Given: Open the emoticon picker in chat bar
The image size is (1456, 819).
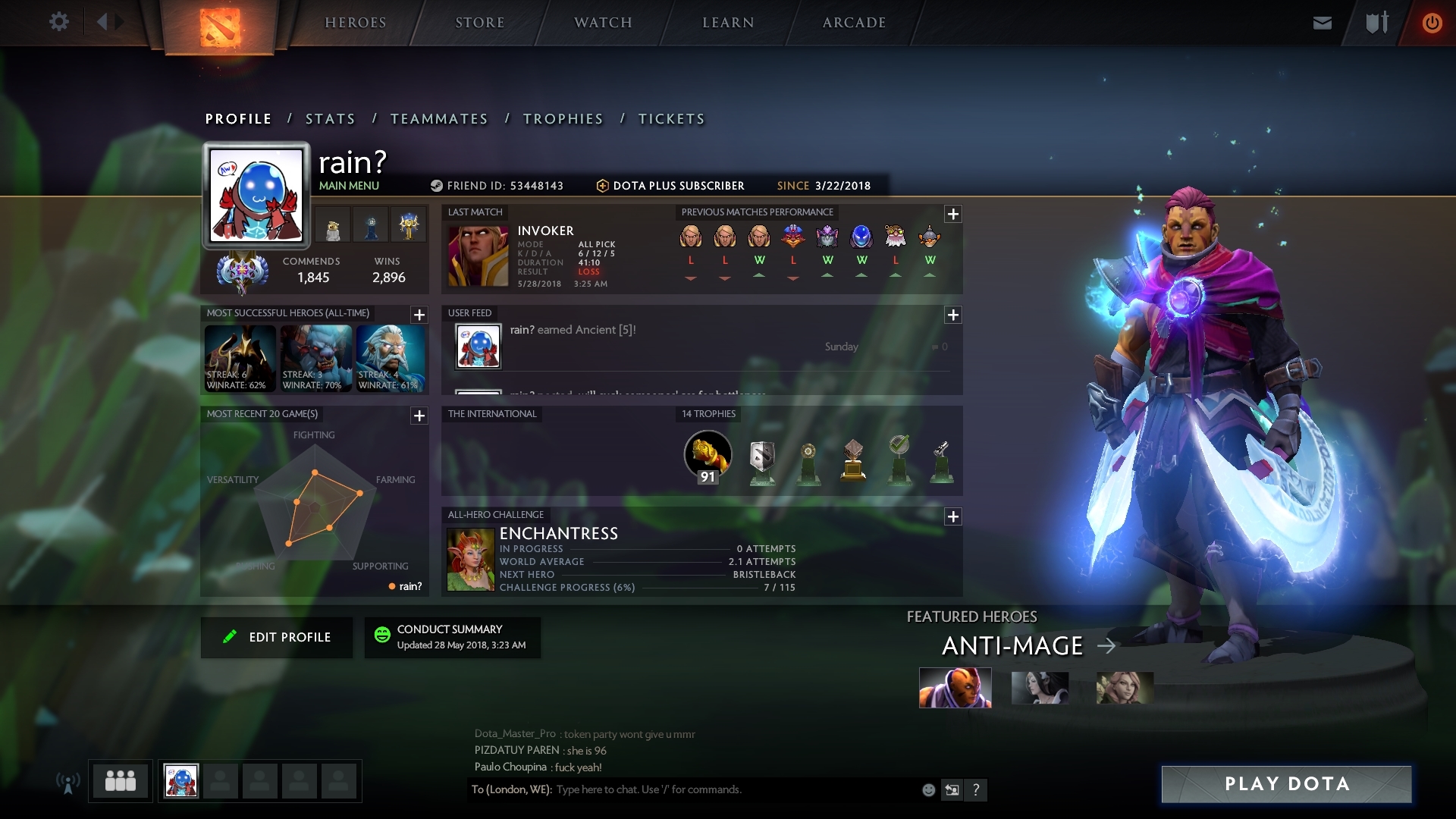Looking at the screenshot, I should (x=928, y=789).
